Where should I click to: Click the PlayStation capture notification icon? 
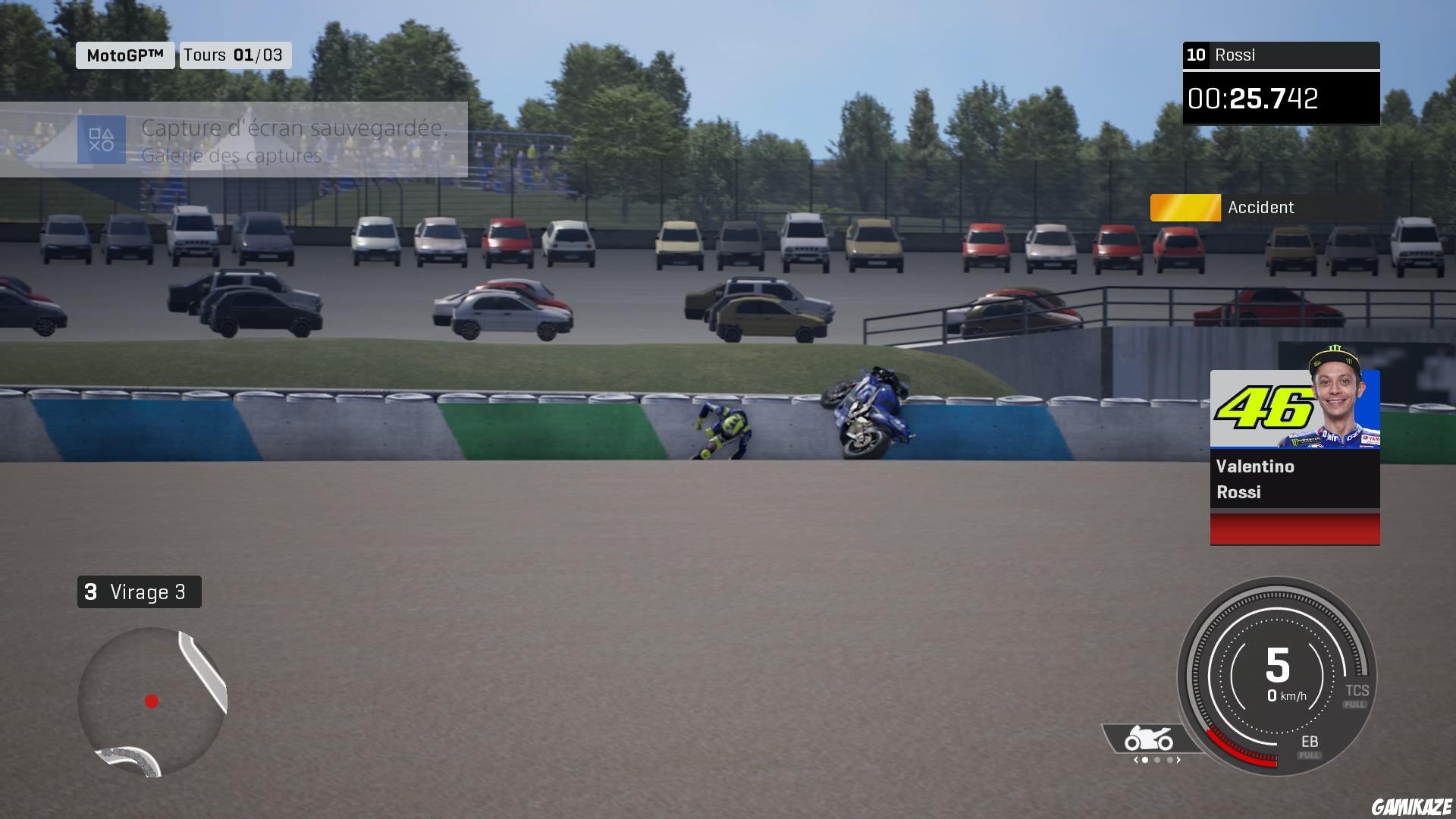[104, 140]
